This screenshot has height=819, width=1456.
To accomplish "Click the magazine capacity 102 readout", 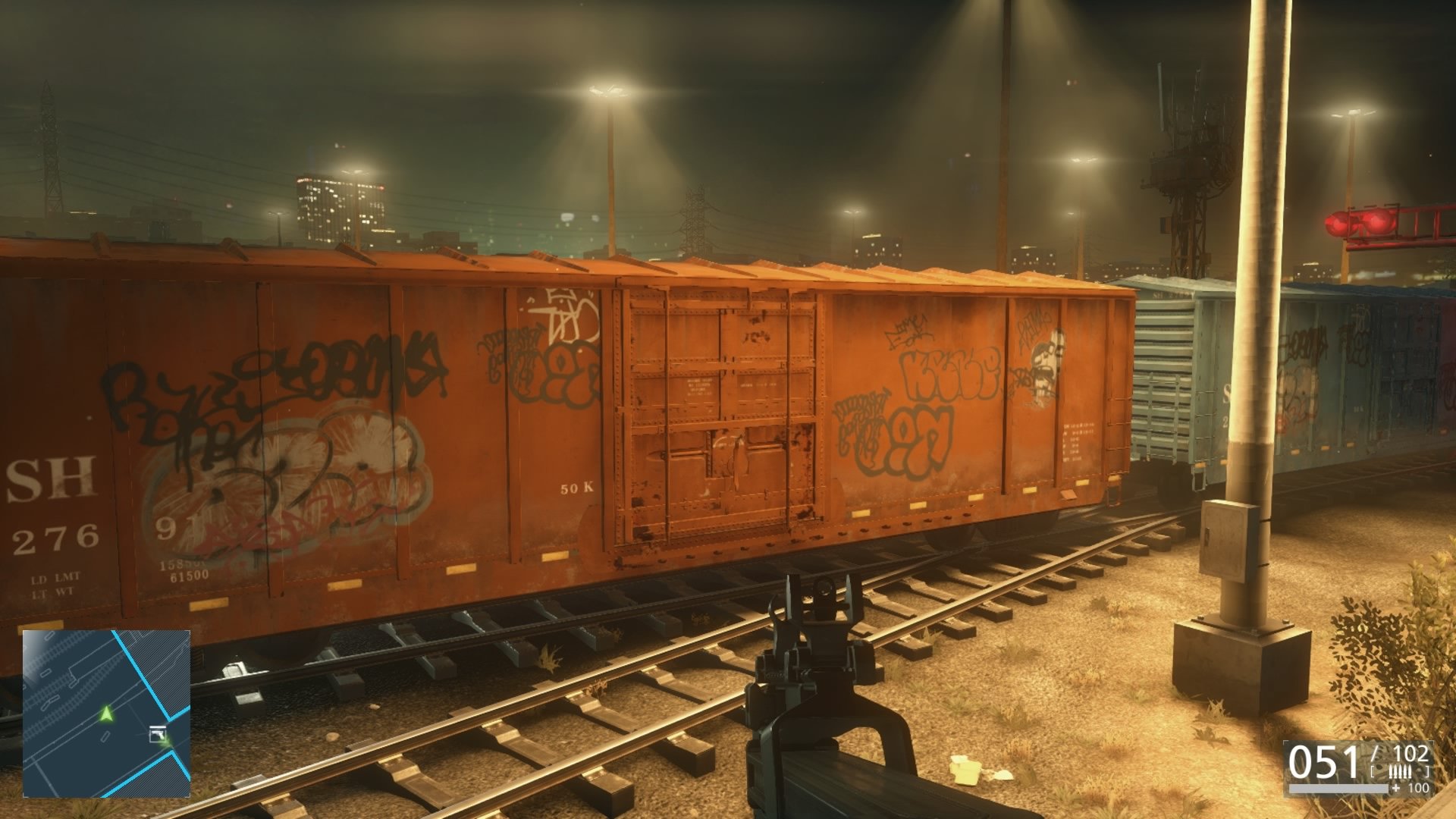I will pyautogui.click(x=1412, y=754).
